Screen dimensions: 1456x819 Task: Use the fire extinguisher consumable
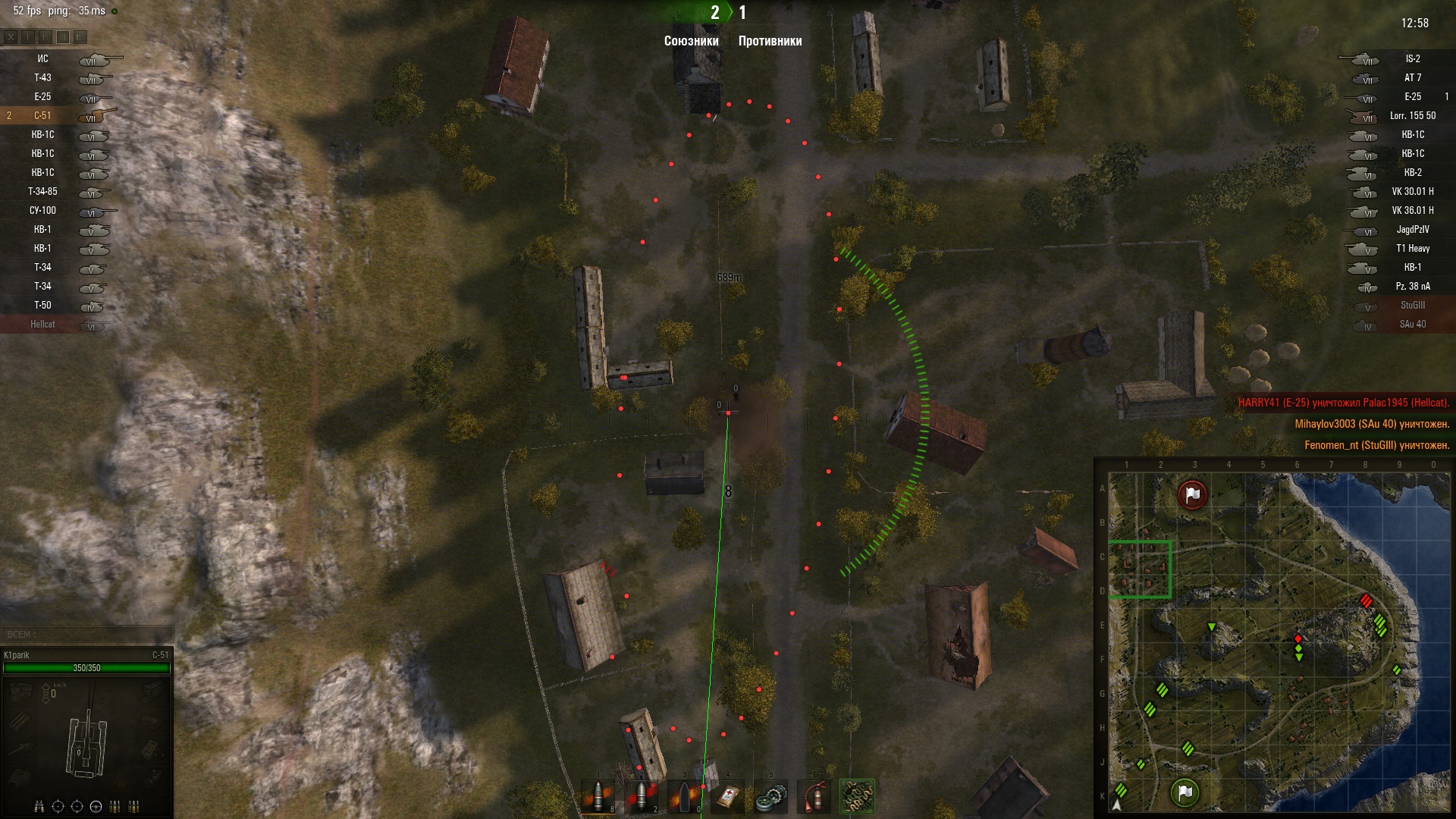click(x=814, y=796)
